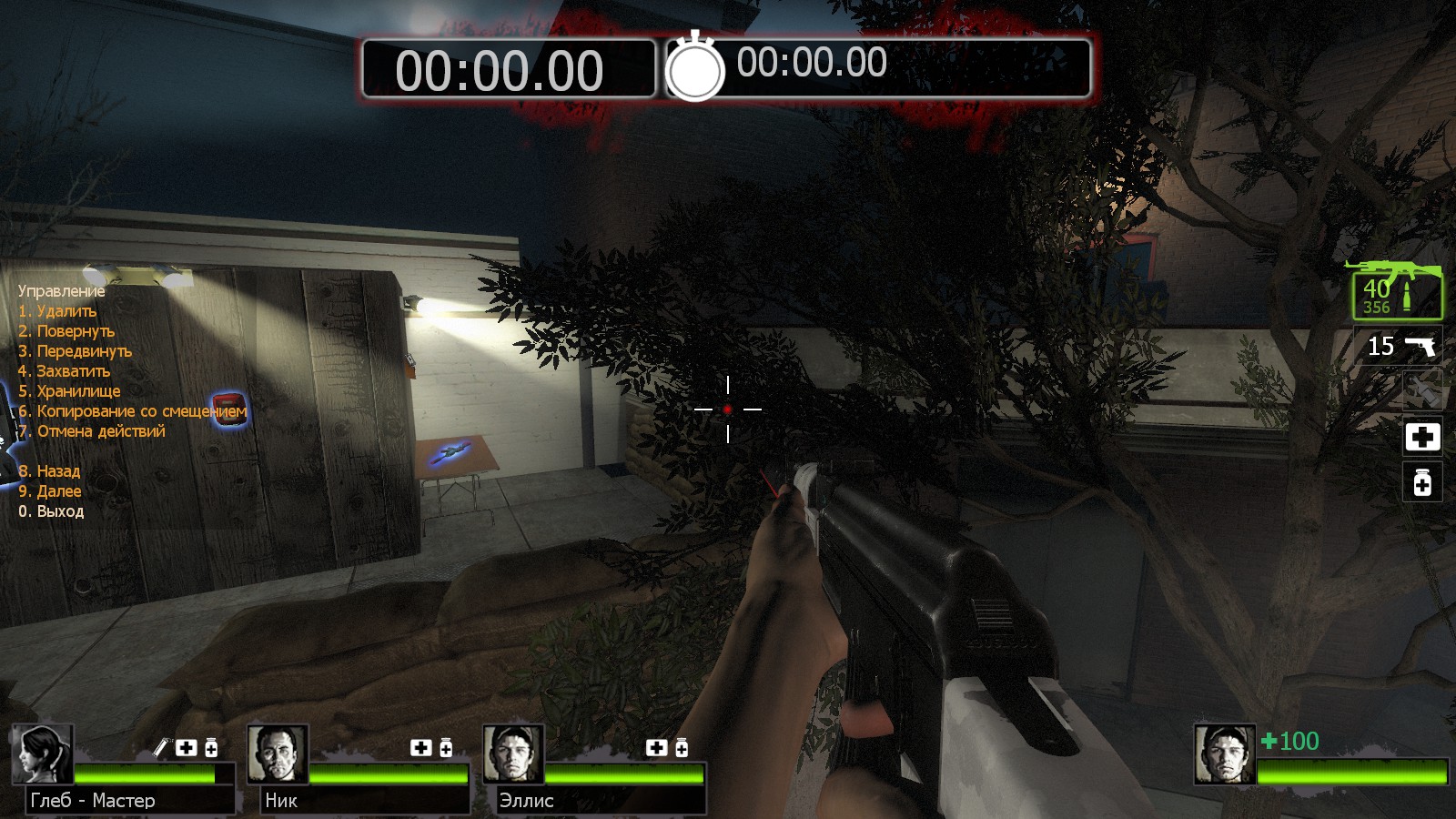Open the "Хранилище" menu entry
The height and width of the screenshot is (819, 1456).
coord(69,391)
